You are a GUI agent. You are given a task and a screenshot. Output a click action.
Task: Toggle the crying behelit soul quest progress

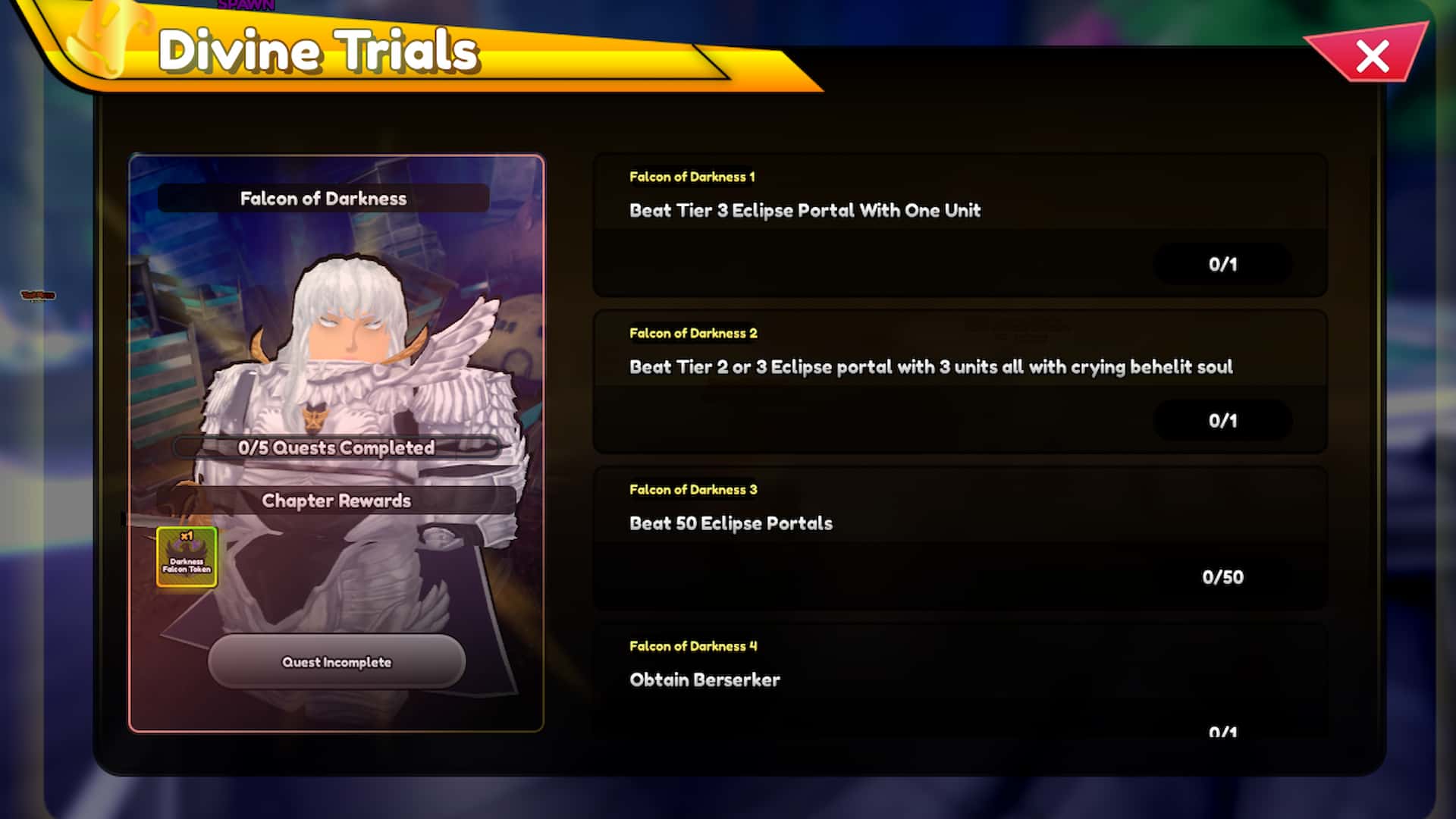tap(1221, 419)
